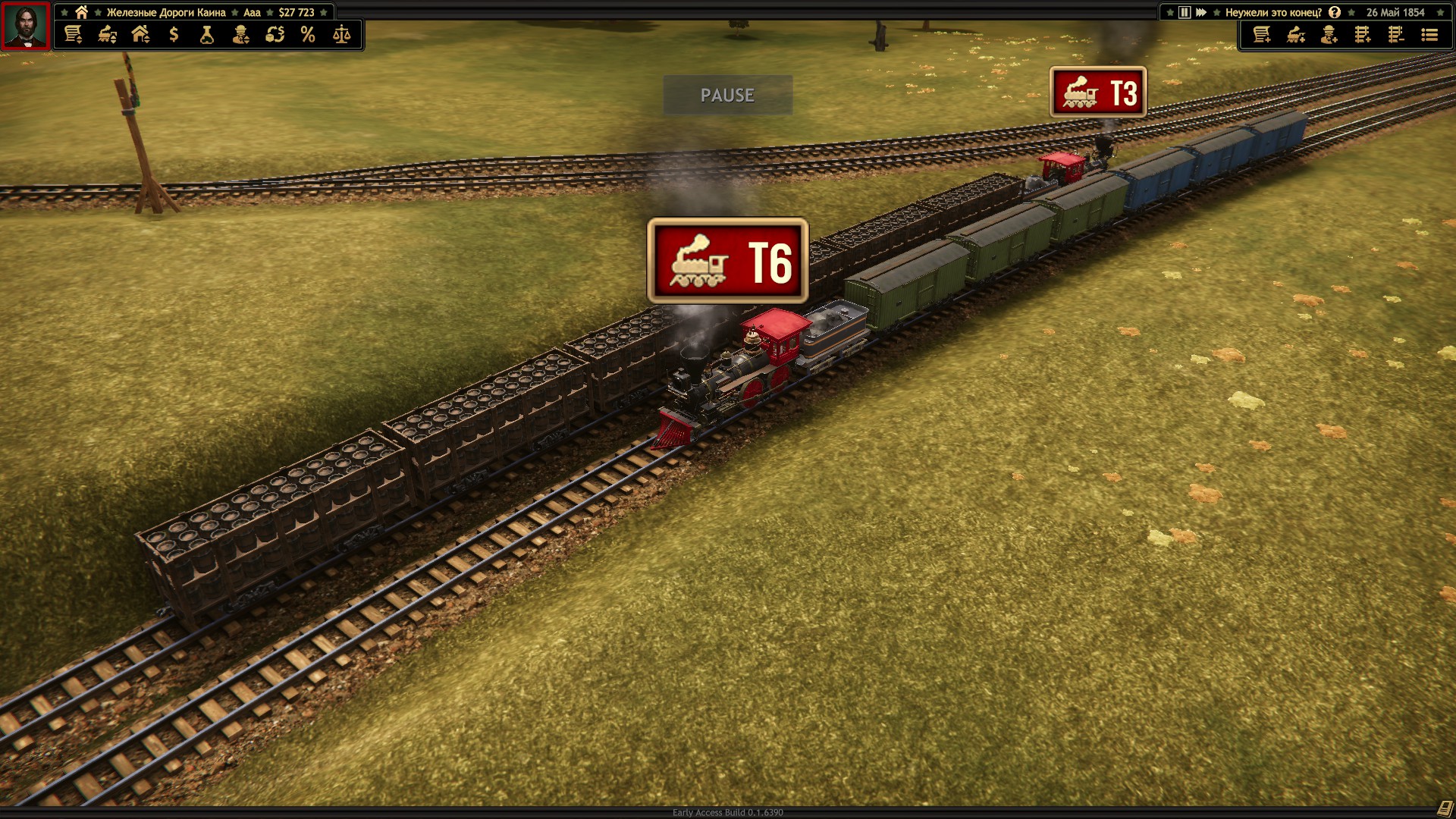
Task: Open the balance scales panel
Action: tap(342, 34)
